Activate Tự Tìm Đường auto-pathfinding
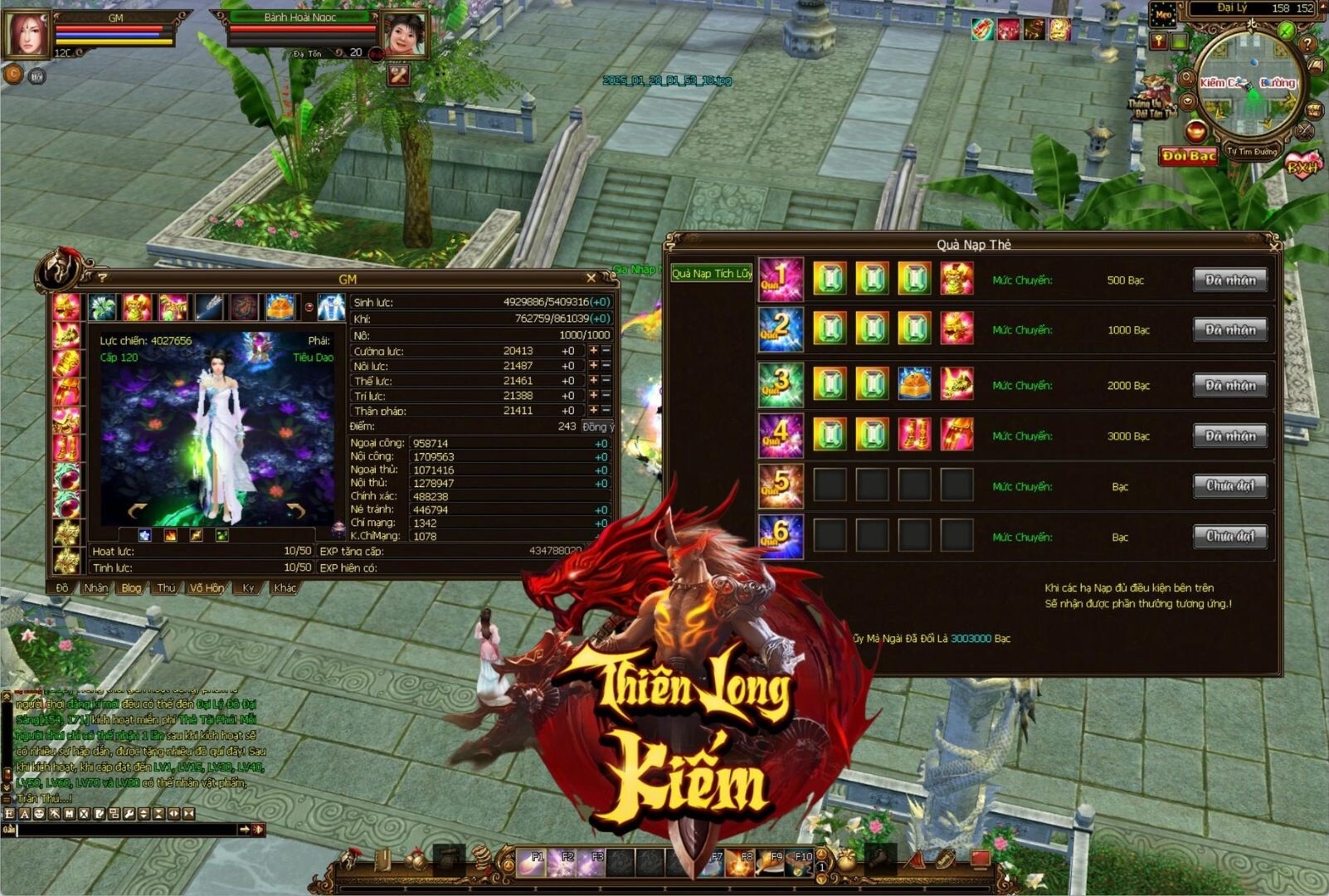Image resolution: width=1329 pixels, height=896 pixels. pos(1253,152)
